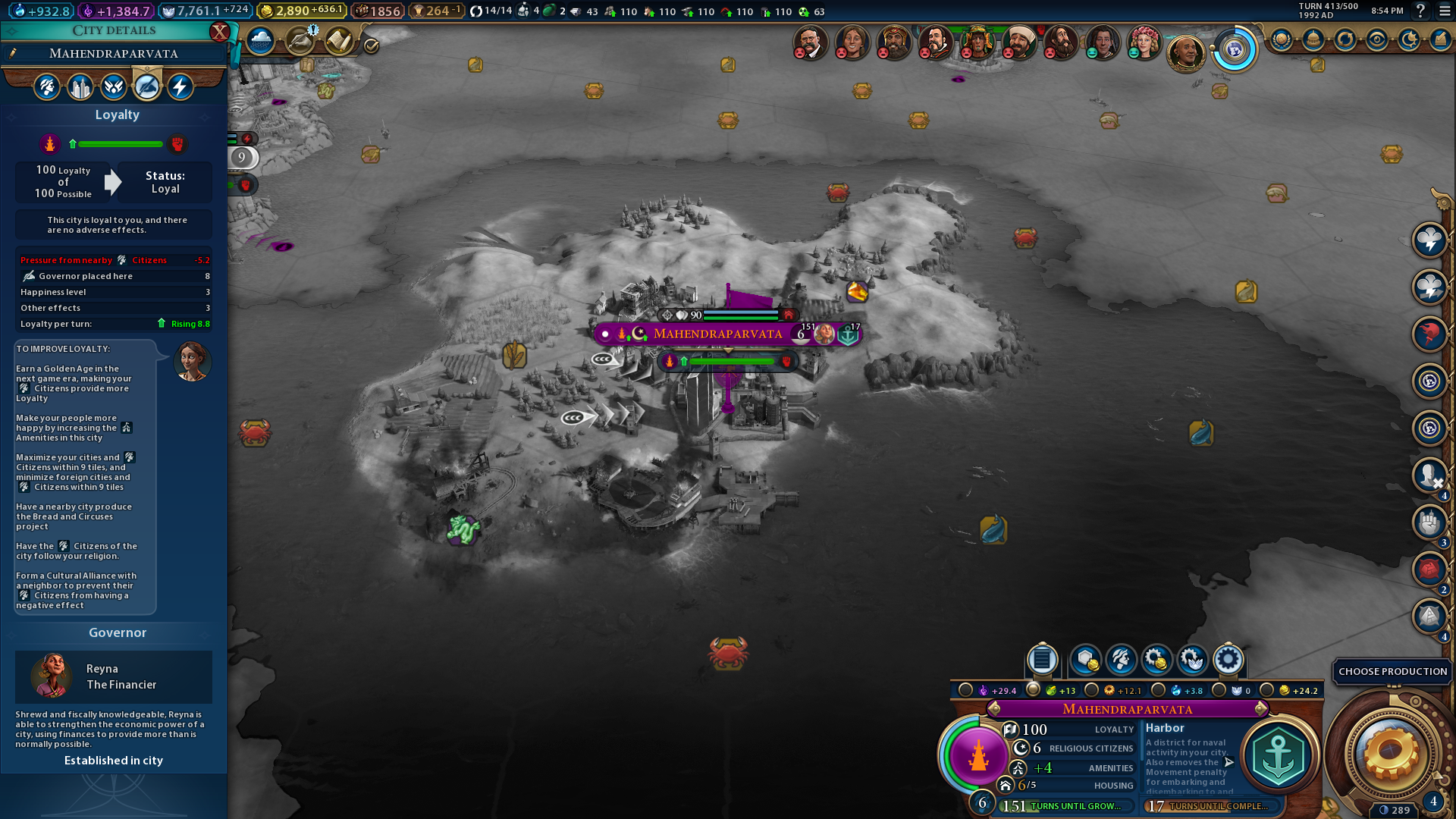Open the city buildings skyline tab
Screen dimensions: 1456x819
[x=80, y=87]
